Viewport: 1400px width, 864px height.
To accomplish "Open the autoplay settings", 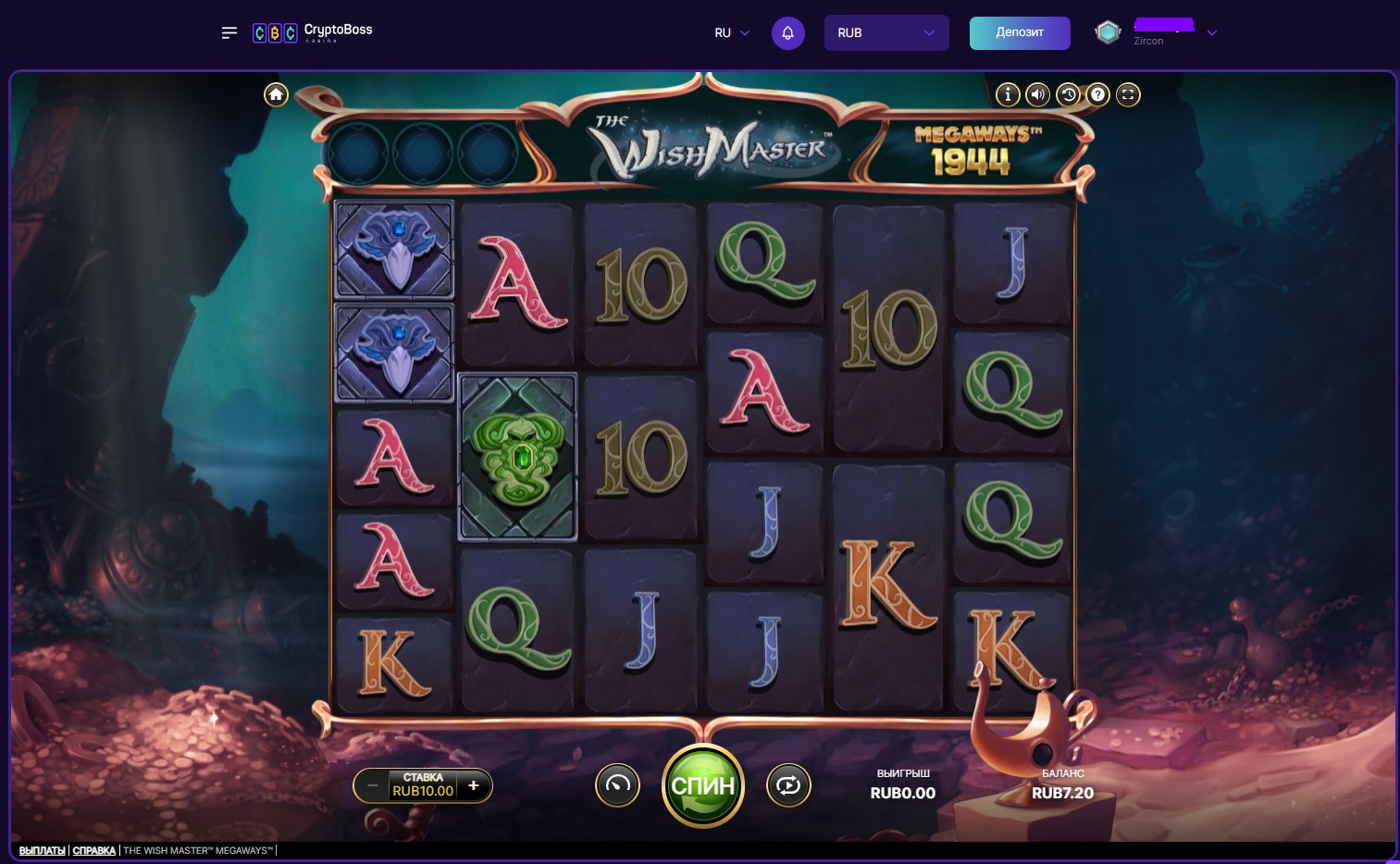I will coord(788,785).
